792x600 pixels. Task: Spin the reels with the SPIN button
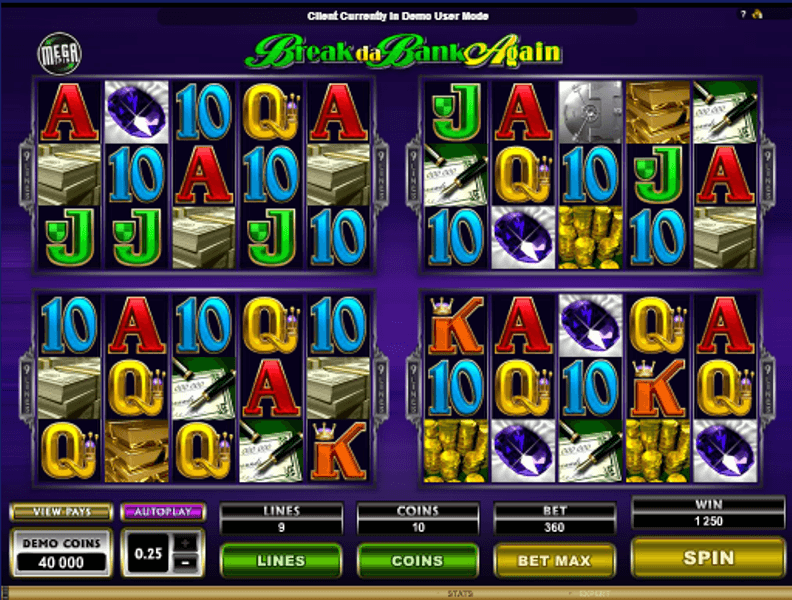coord(708,558)
